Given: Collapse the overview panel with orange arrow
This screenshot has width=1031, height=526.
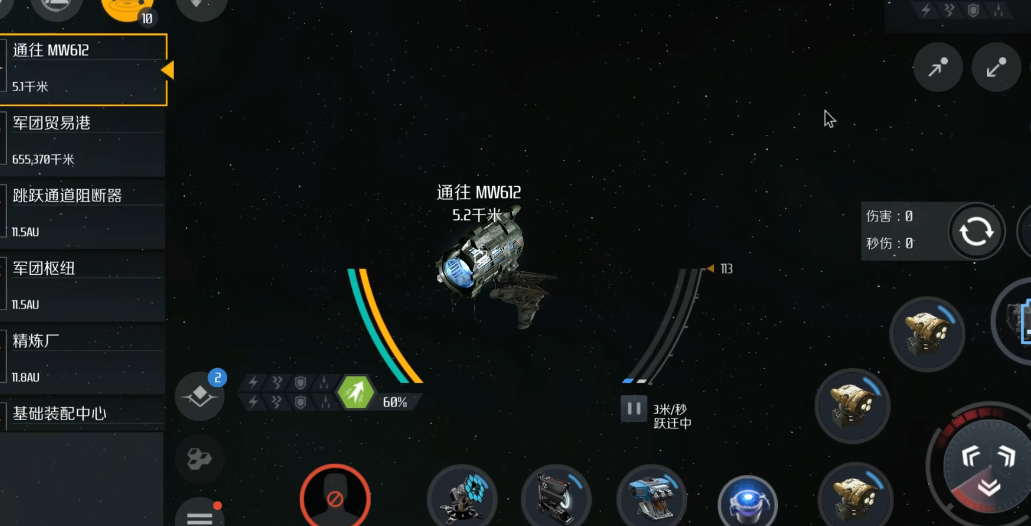Looking at the screenshot, I should pos(167,69).
